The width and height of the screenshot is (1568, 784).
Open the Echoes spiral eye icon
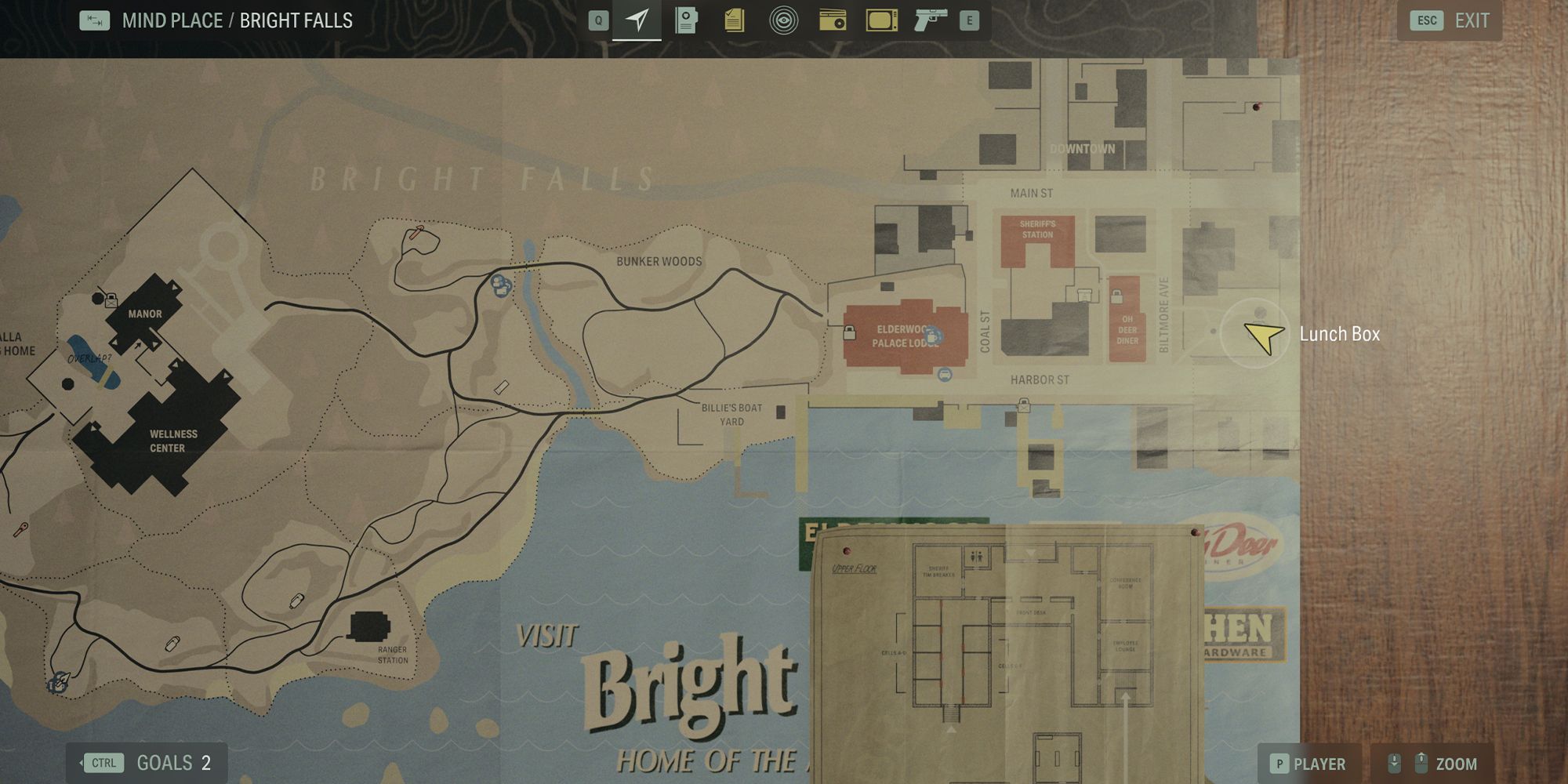[x=784, y=20]
